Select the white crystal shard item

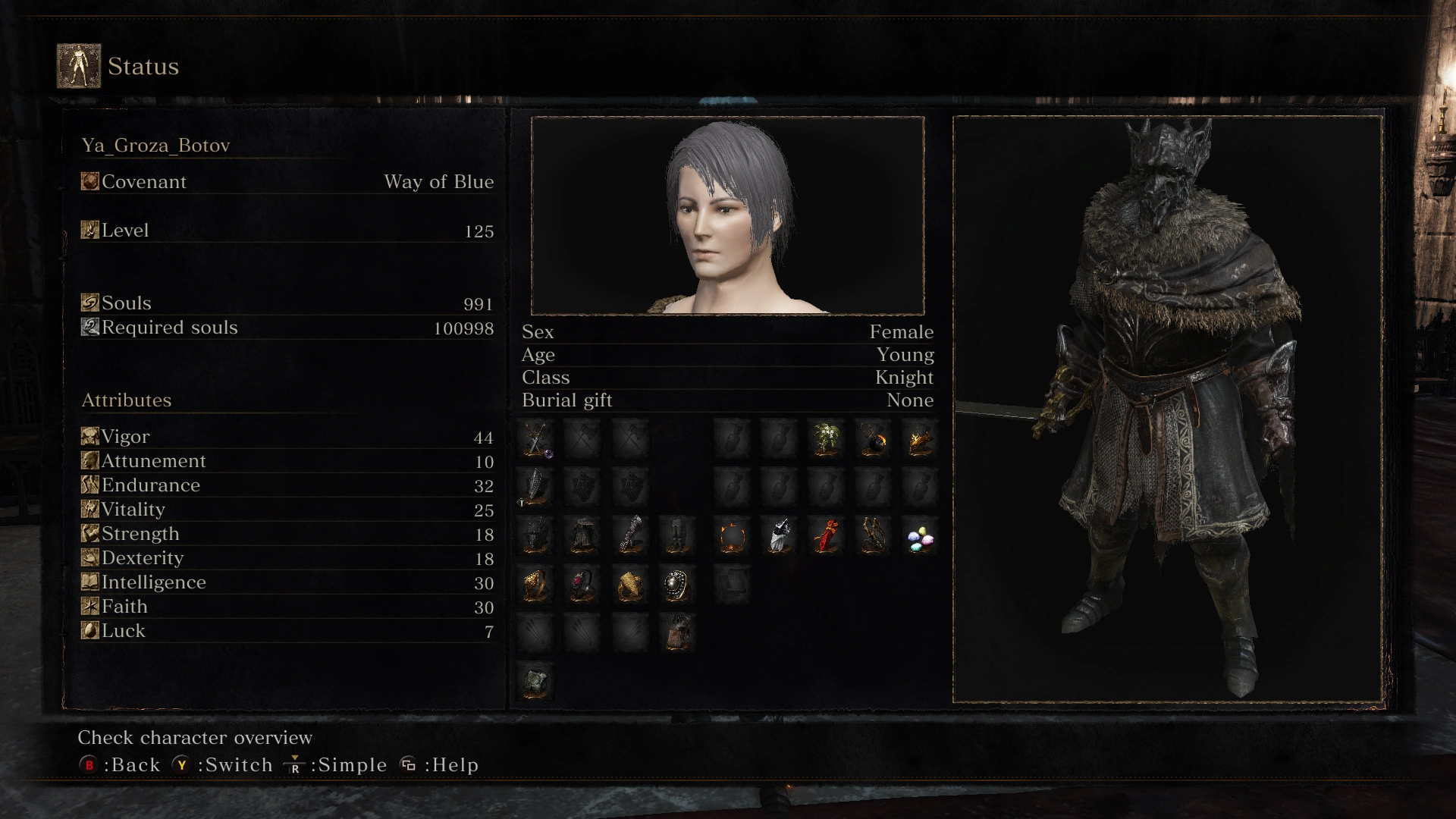coord(780,535)
